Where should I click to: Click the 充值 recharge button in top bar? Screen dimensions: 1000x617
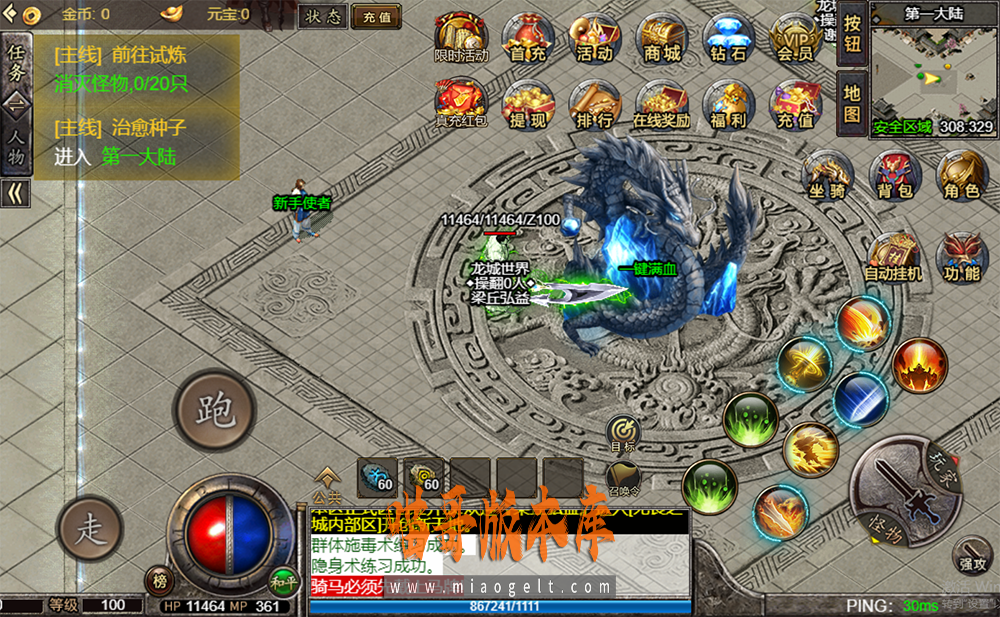[376, 16]
